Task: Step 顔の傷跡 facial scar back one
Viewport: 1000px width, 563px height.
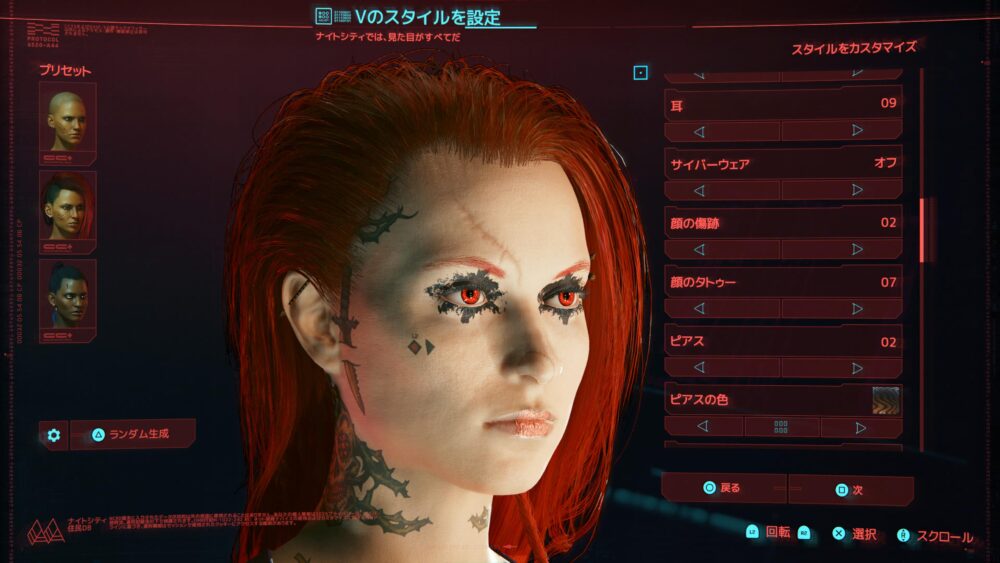Action: [x=699, y=250]
